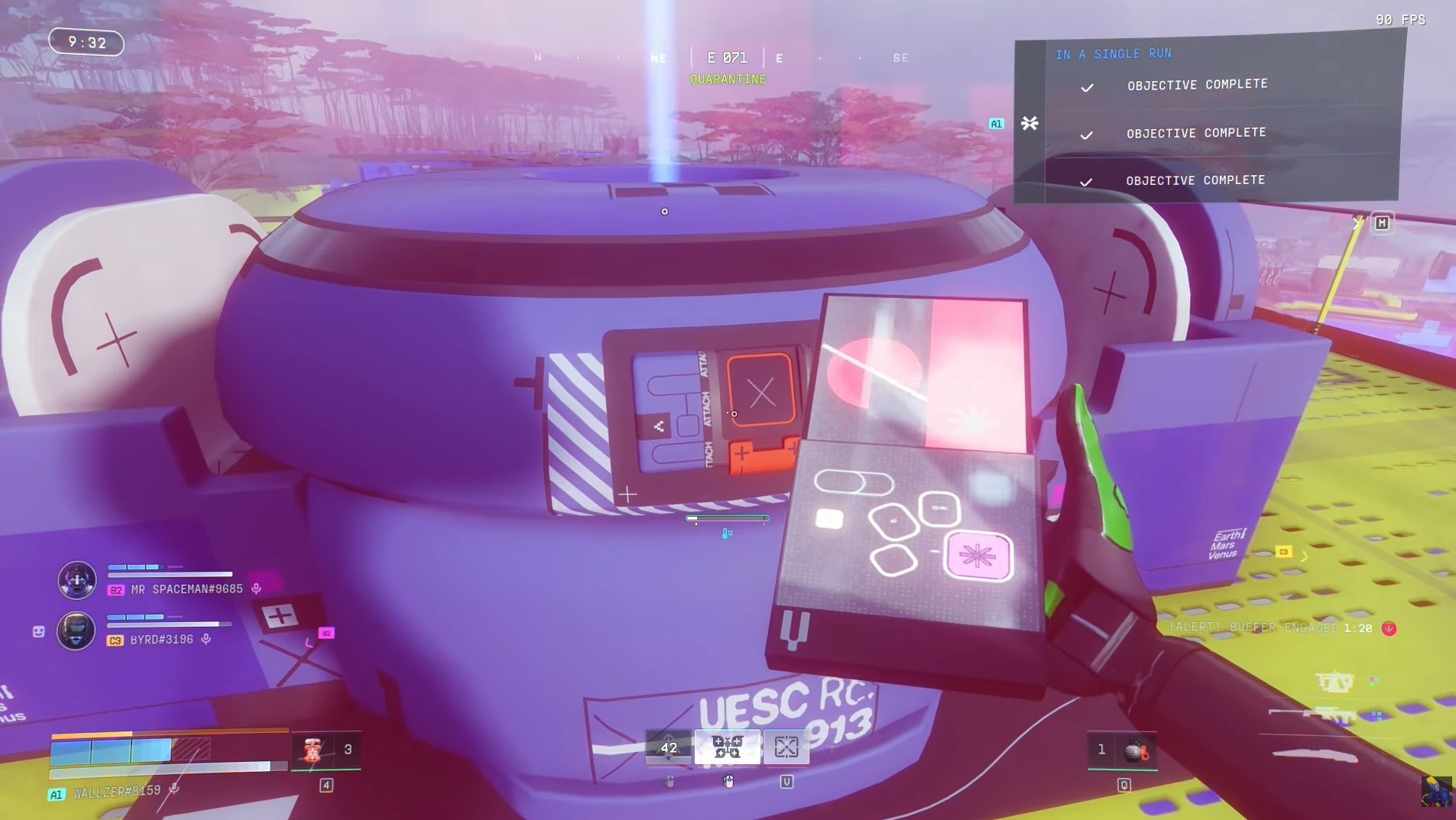Screen dimensions: 1456x820
Task: Select the IN A SINGLE RUN header
Action: click(x=1112, y=53)
